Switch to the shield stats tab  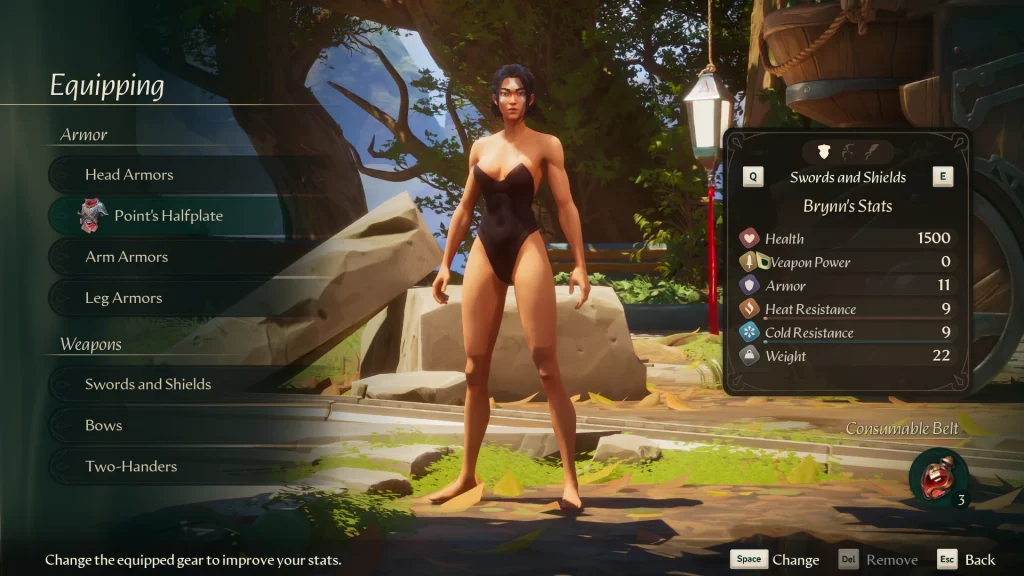(824, 151)
